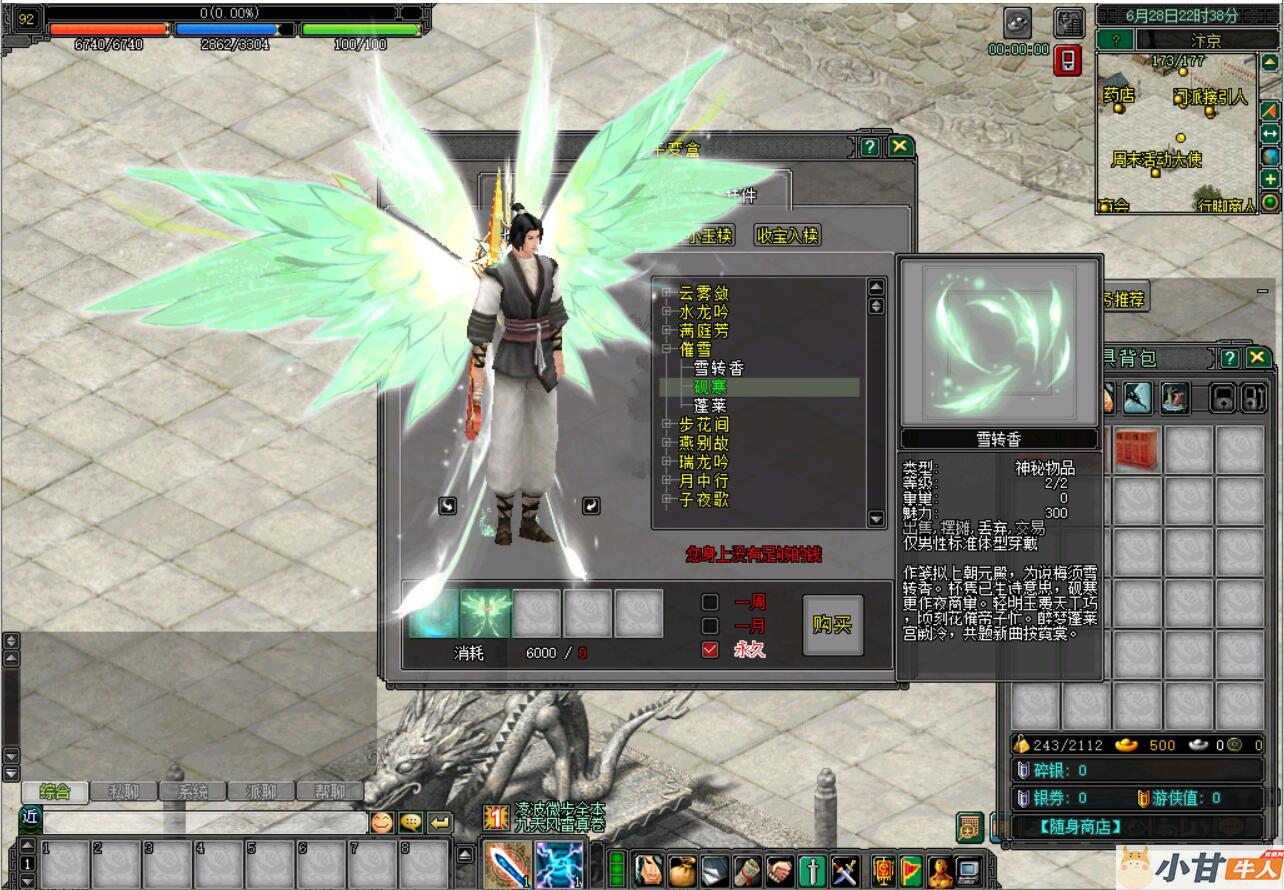
Task: Open the 子夜歌 tree entry
Action: [667, 500]
